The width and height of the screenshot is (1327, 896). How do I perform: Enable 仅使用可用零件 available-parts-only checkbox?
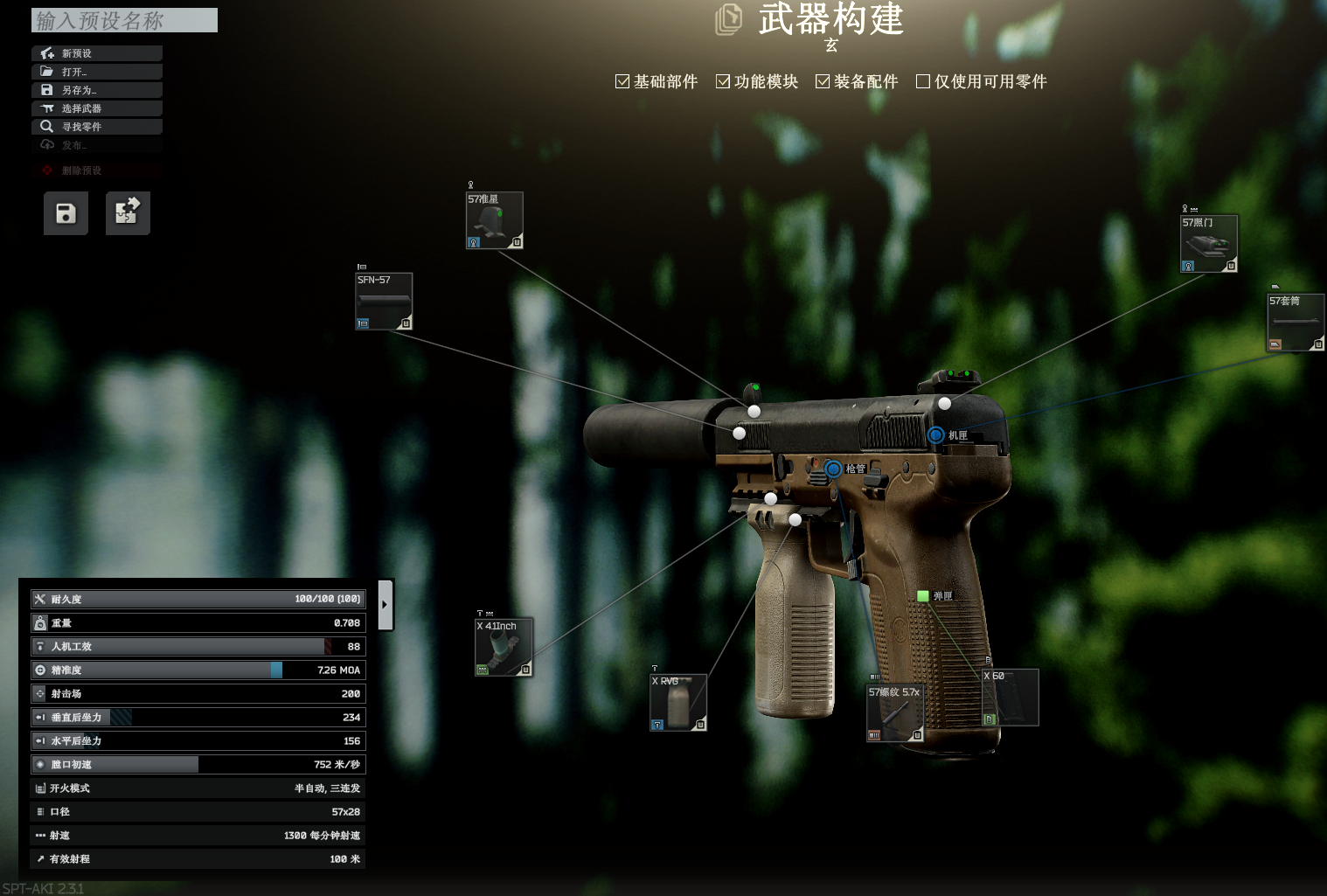point(922,81)
